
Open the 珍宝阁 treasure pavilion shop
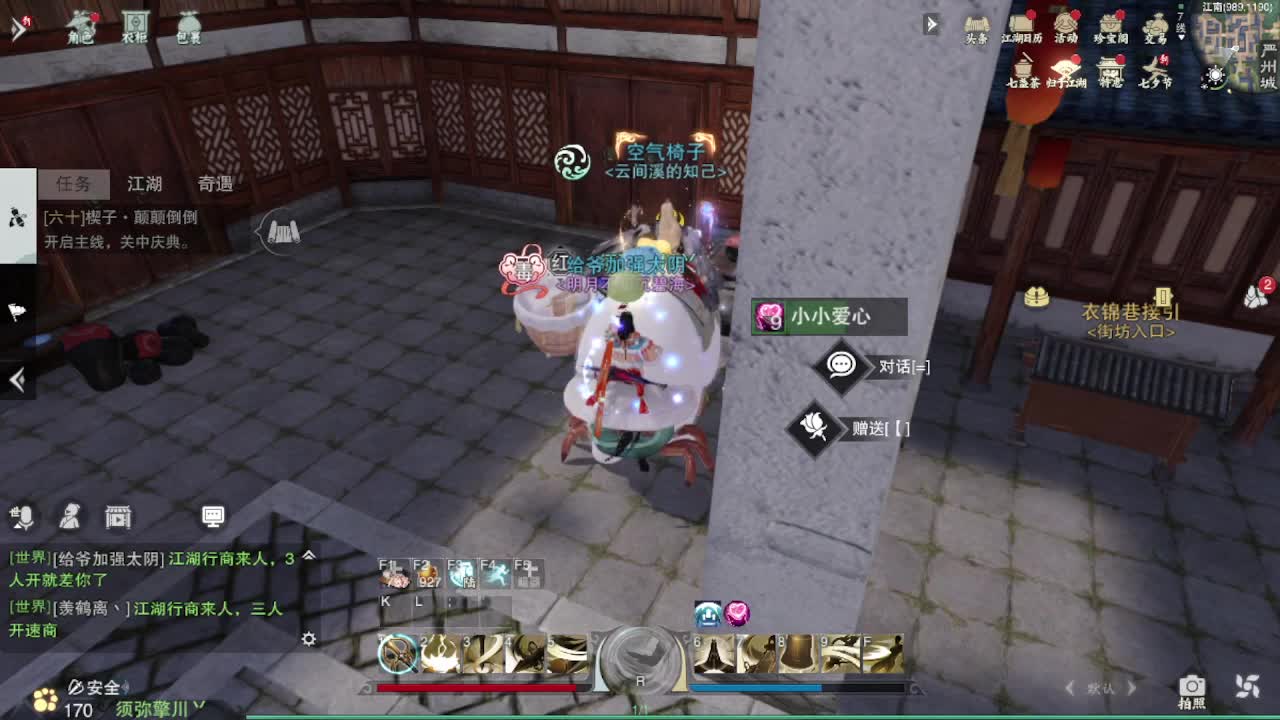(x=1112, y=28)
